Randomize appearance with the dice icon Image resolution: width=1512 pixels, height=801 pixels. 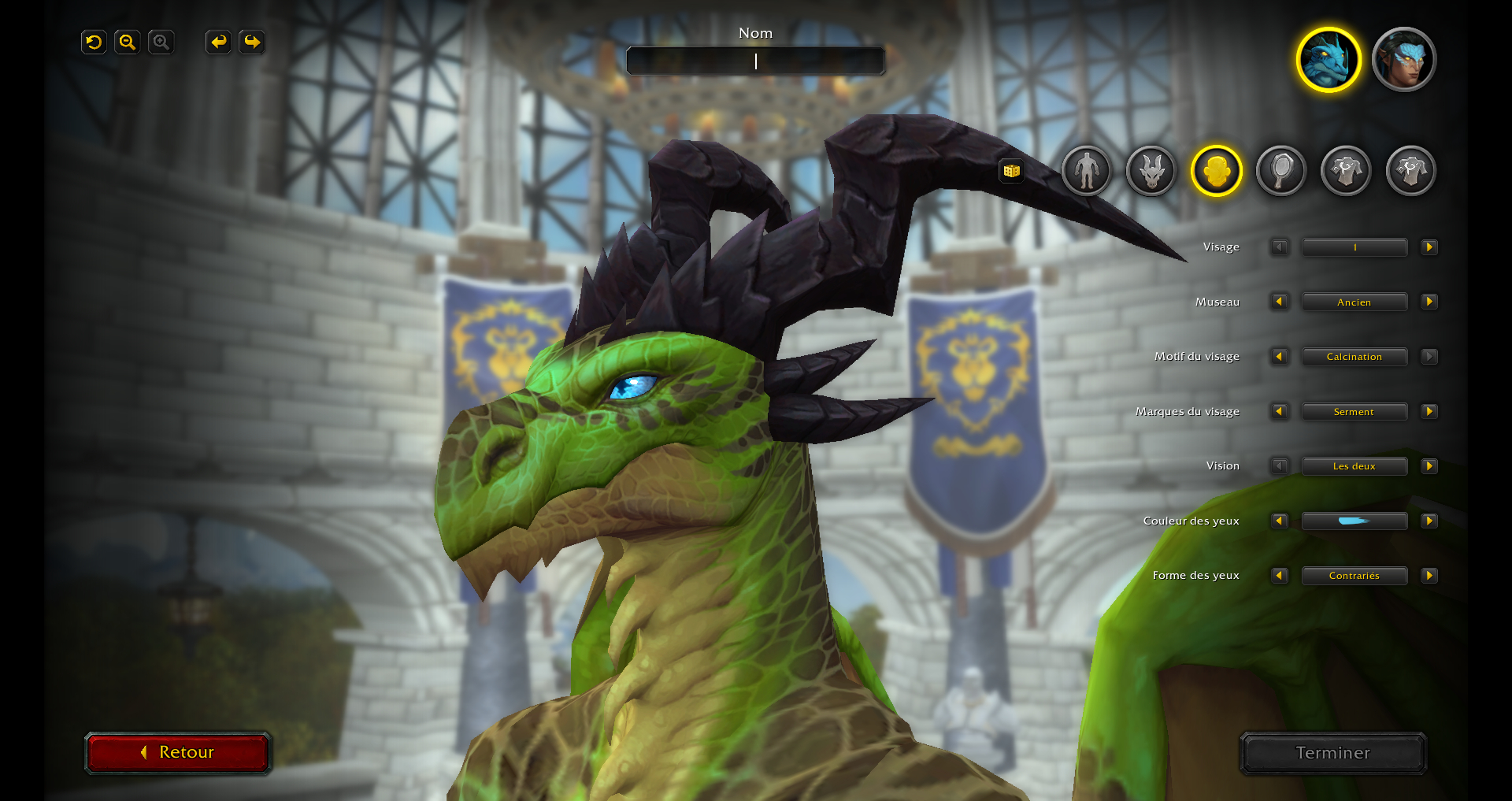1012,170
